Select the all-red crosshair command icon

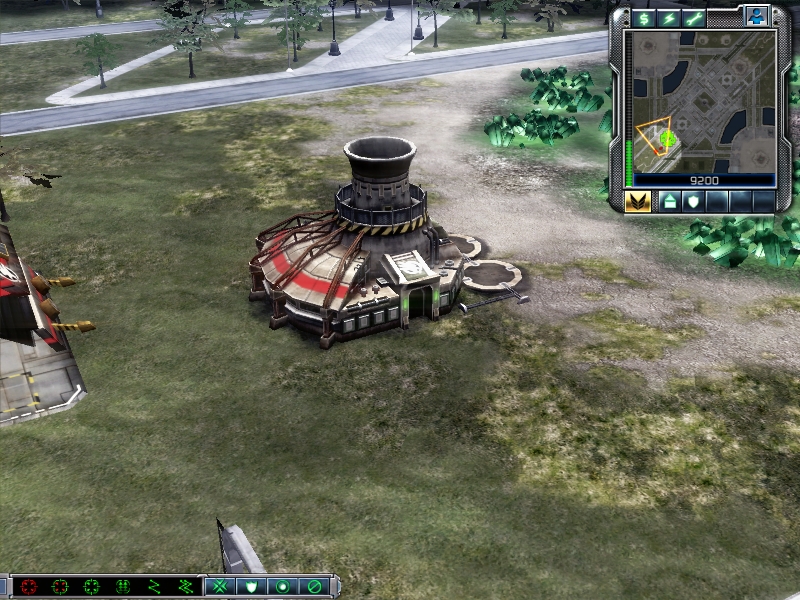(x=28, y=587)
